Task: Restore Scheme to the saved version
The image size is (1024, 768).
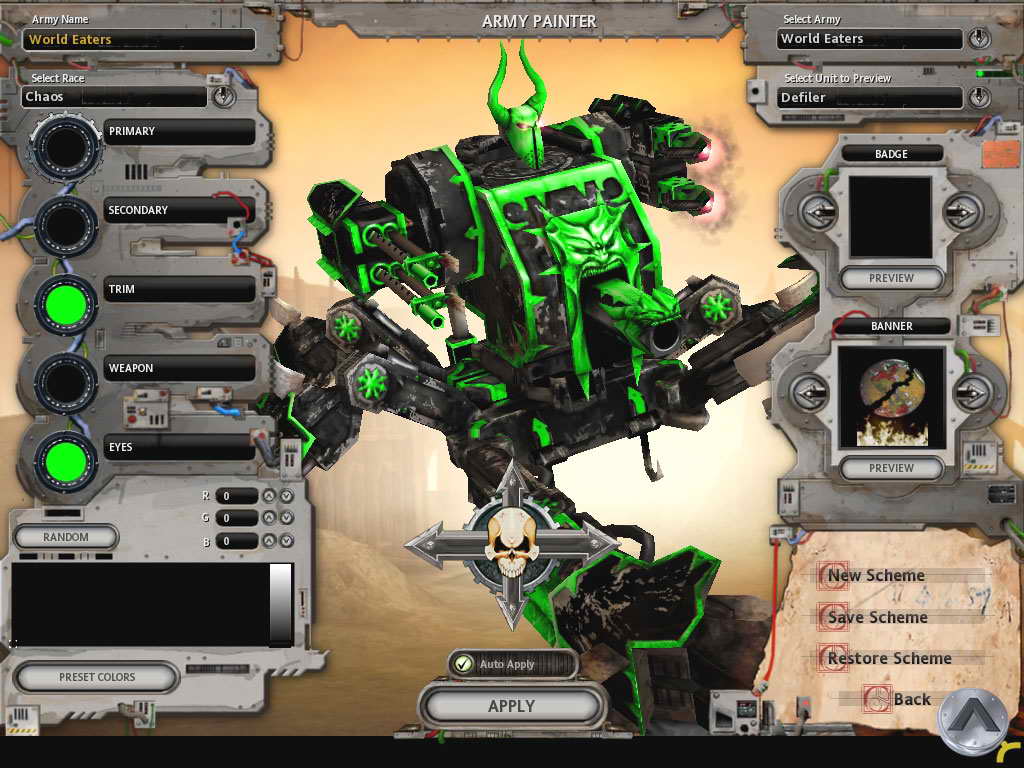Action: tap(888, 658)
